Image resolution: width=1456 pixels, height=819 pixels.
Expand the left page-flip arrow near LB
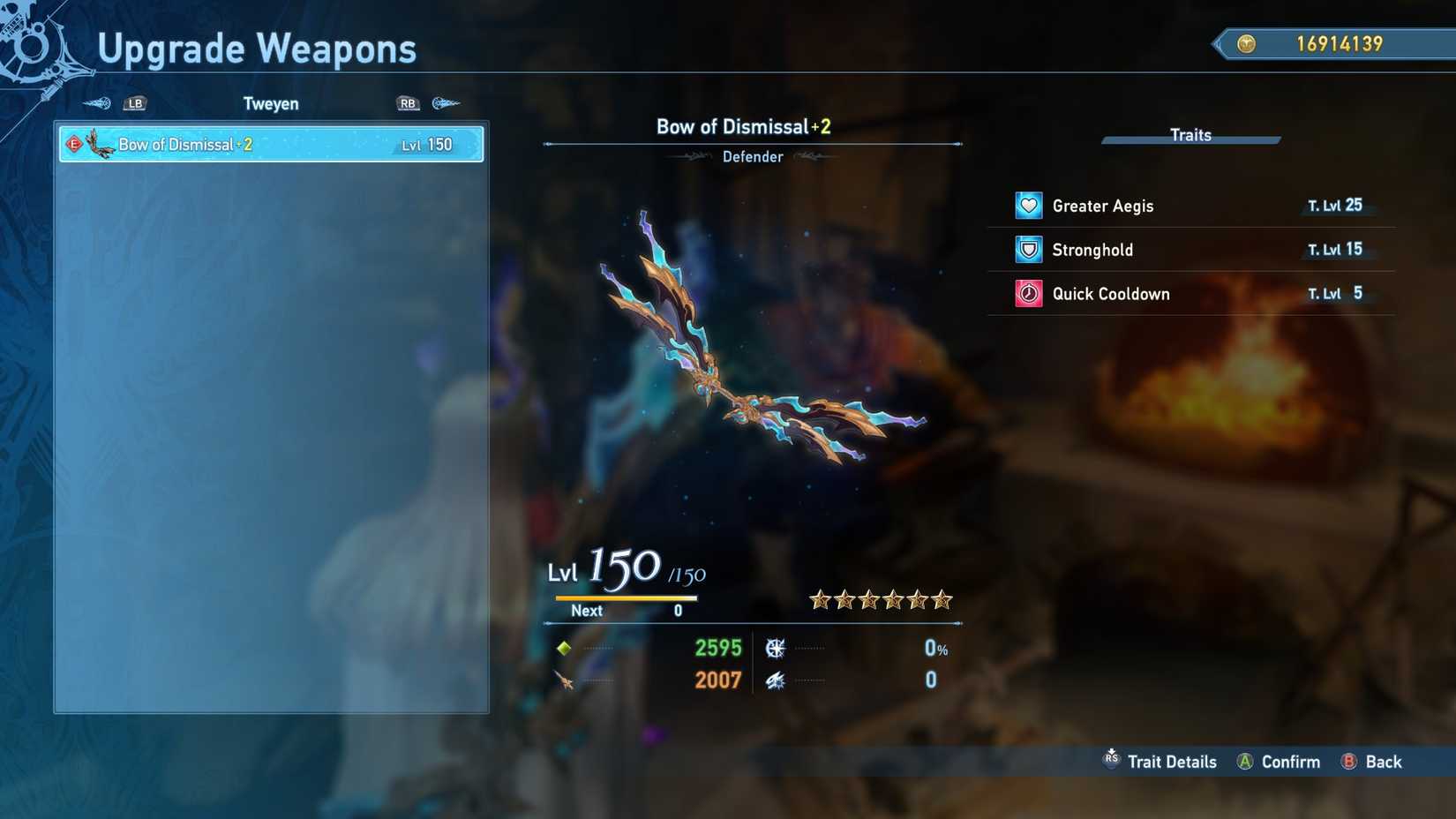(95, 103)
